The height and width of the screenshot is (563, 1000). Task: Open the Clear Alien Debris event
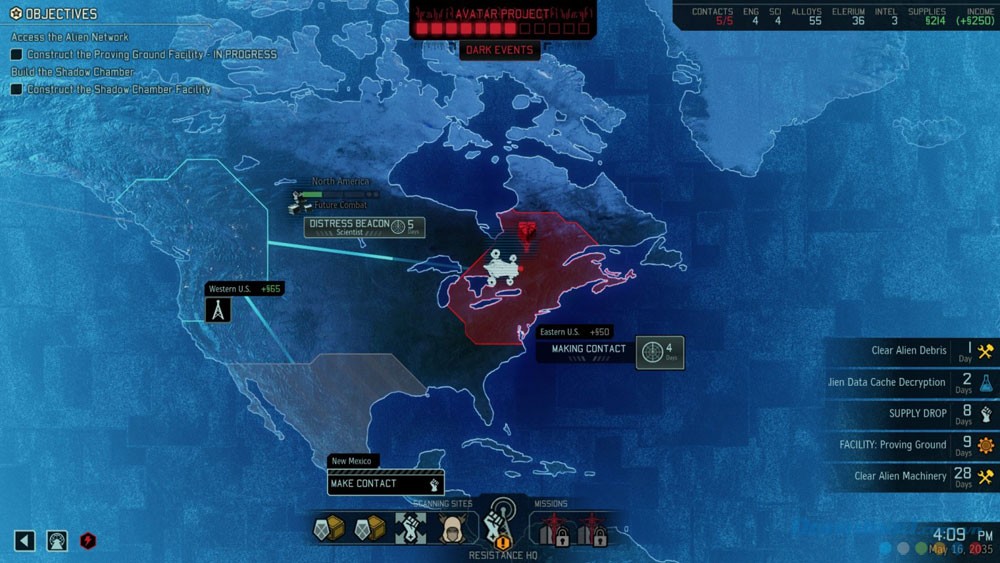[x=910, y=351]
